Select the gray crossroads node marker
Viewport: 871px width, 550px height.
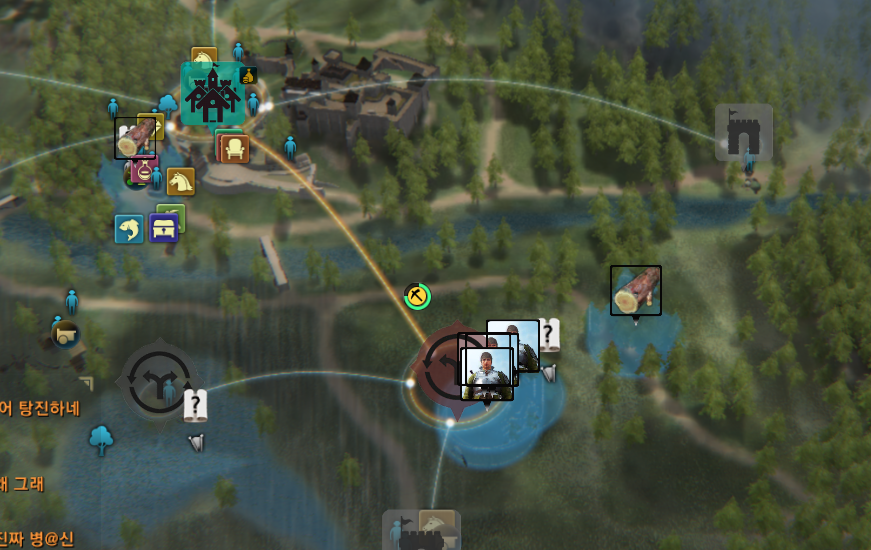tap(157, 380)
